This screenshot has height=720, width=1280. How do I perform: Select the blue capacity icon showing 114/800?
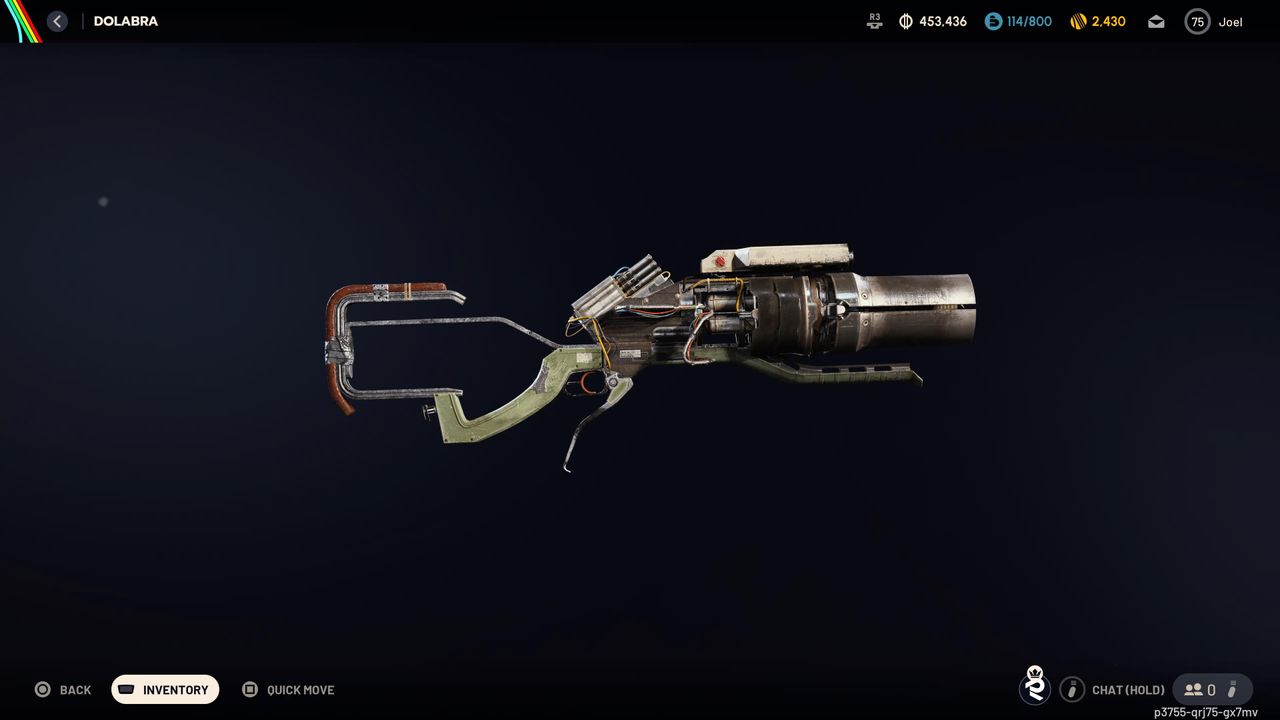click(991, 21)
